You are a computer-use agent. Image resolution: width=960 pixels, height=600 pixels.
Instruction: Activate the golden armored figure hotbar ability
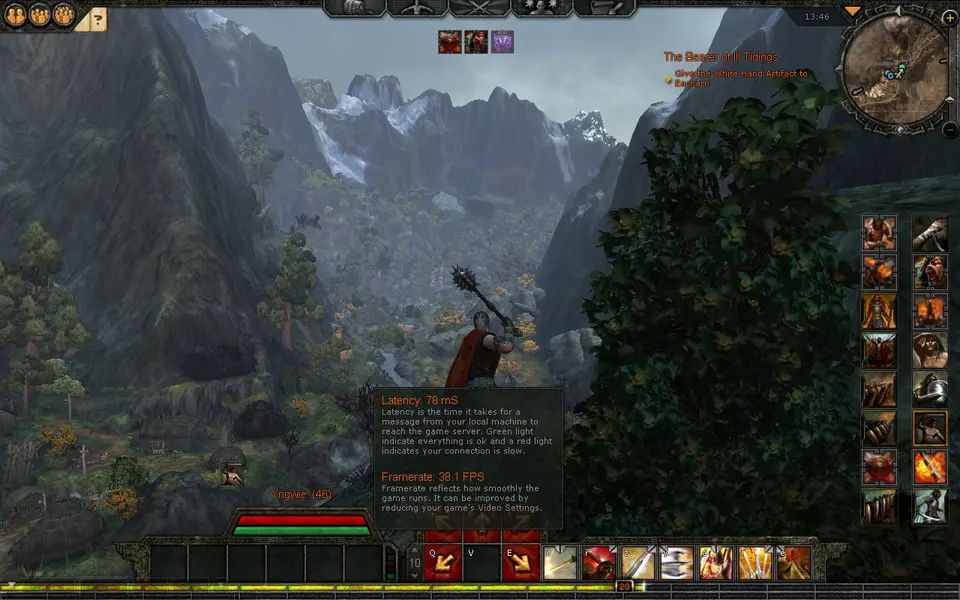(716, 563)
